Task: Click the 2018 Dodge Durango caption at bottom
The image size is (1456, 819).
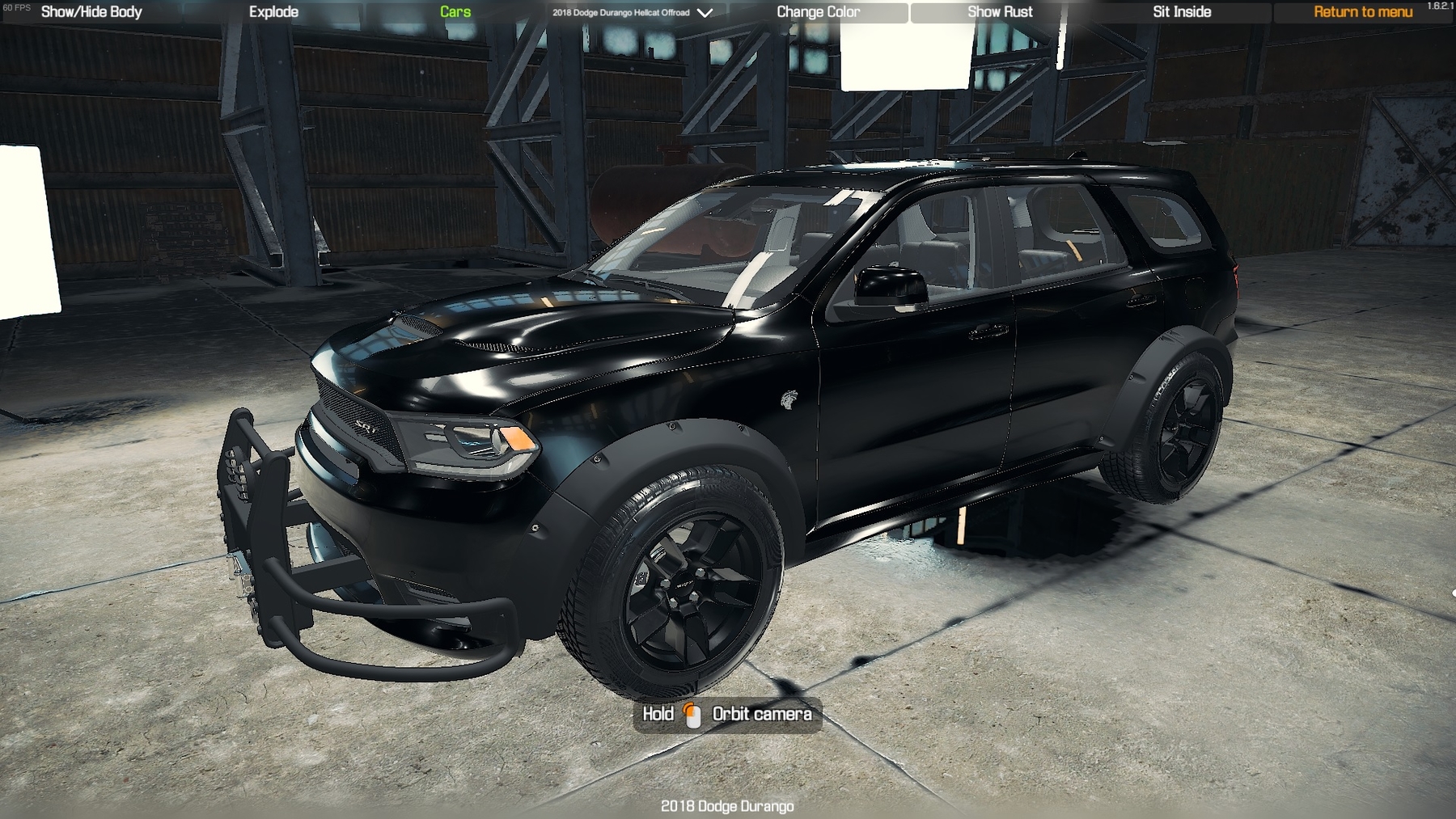Action: point(727,806)
